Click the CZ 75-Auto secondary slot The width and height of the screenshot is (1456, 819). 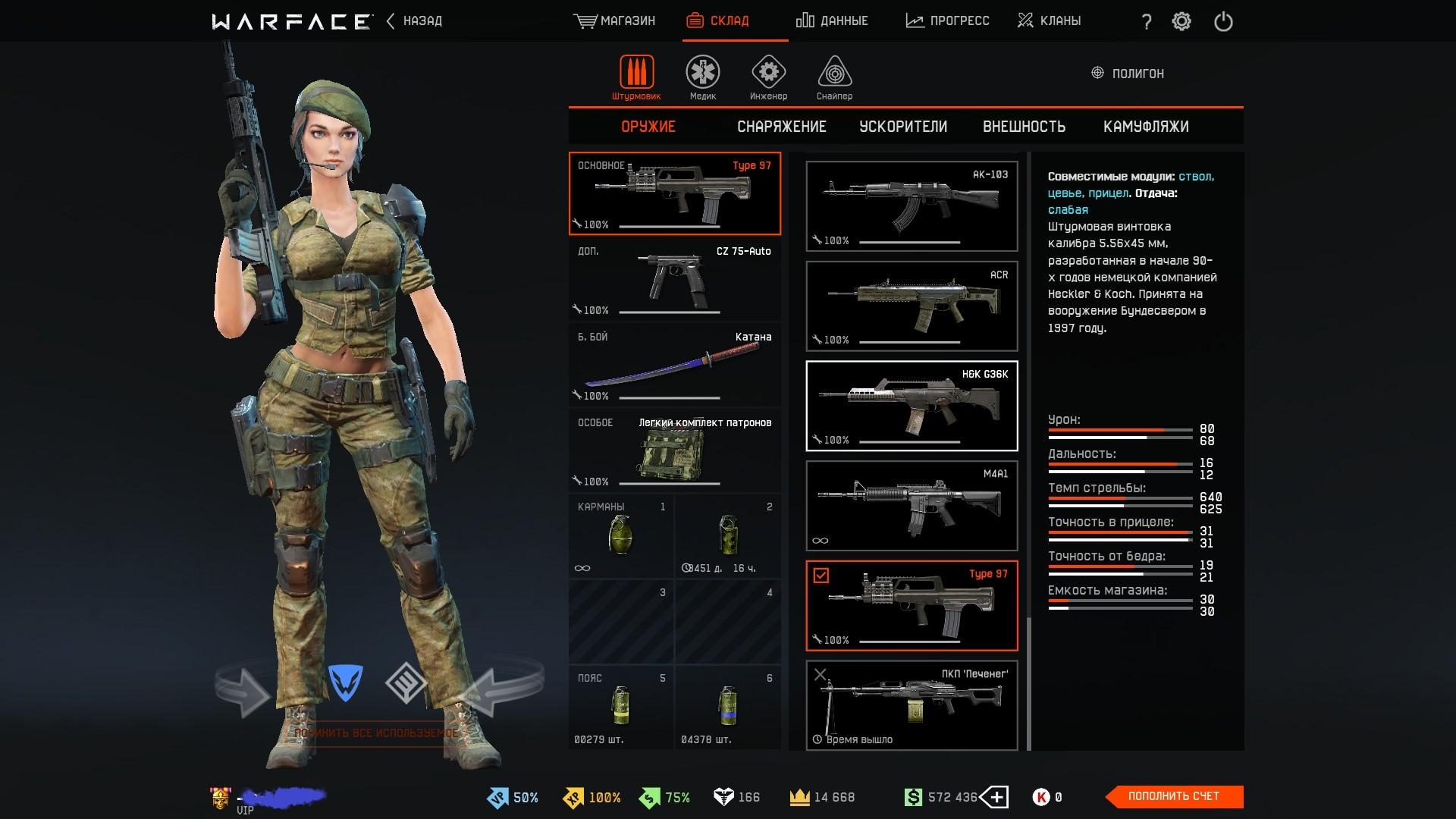[674, 279]
